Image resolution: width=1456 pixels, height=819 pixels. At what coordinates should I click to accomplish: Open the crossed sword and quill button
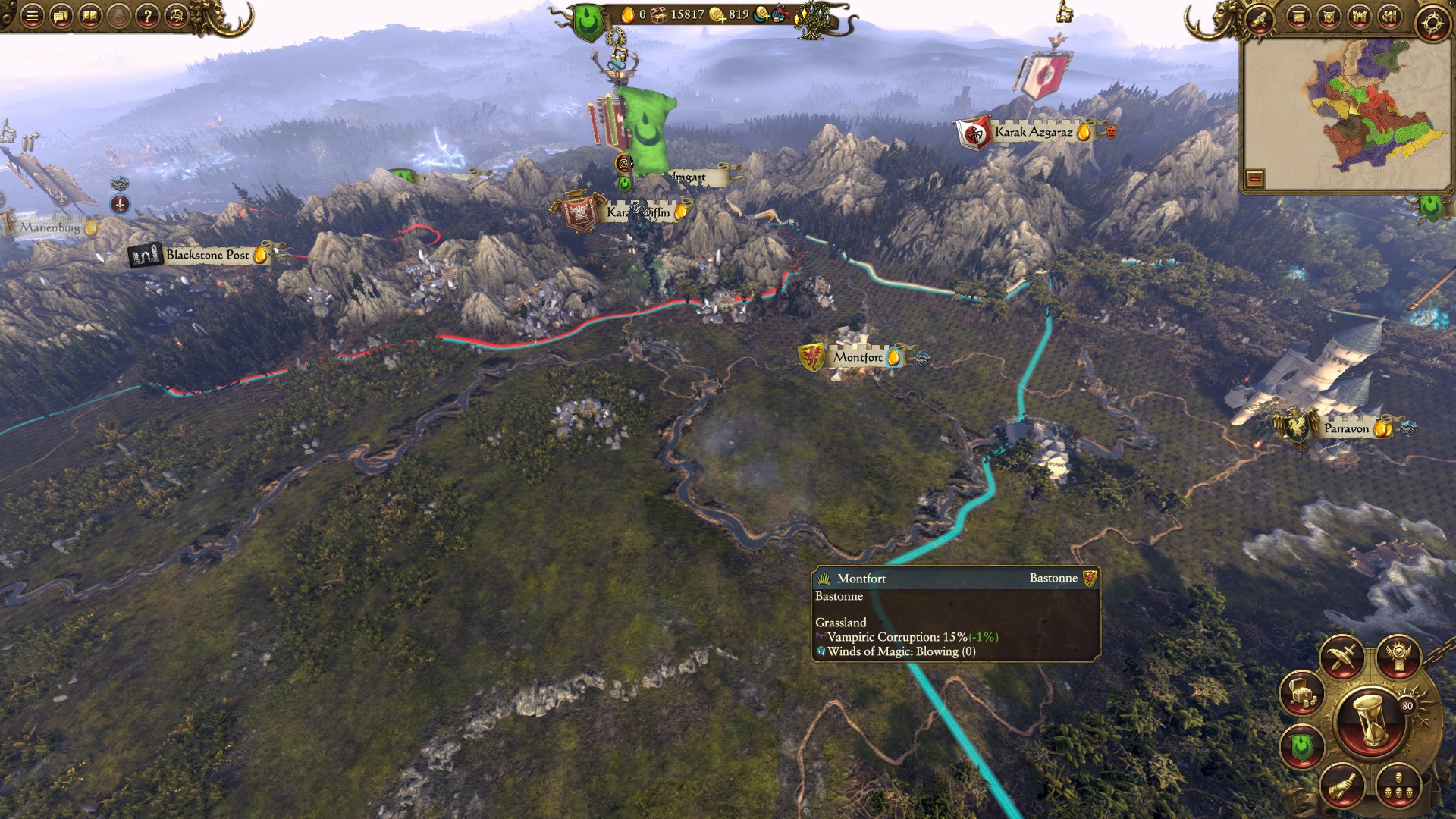pyautogui.click(x=1342, y=657)
